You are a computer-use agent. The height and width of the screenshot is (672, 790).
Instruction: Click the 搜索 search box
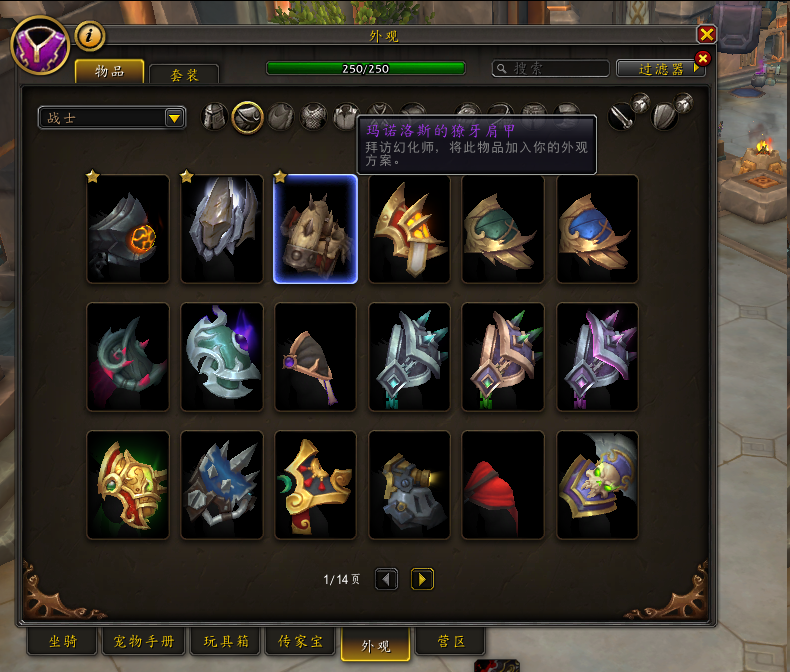pyautogui.click(x=551, y=68)
